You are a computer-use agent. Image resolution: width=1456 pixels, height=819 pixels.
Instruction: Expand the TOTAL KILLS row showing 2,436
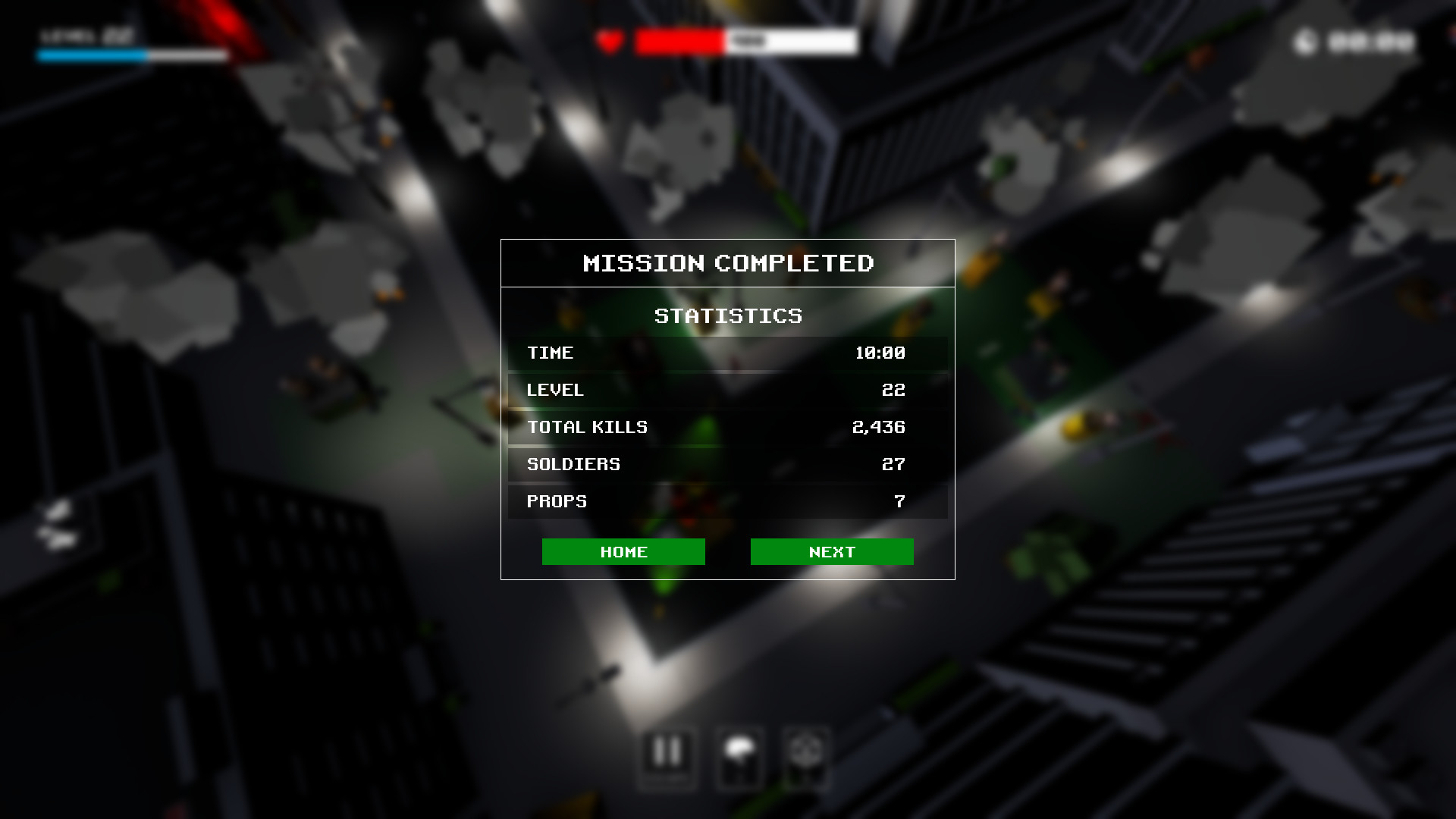click(728, 427)
